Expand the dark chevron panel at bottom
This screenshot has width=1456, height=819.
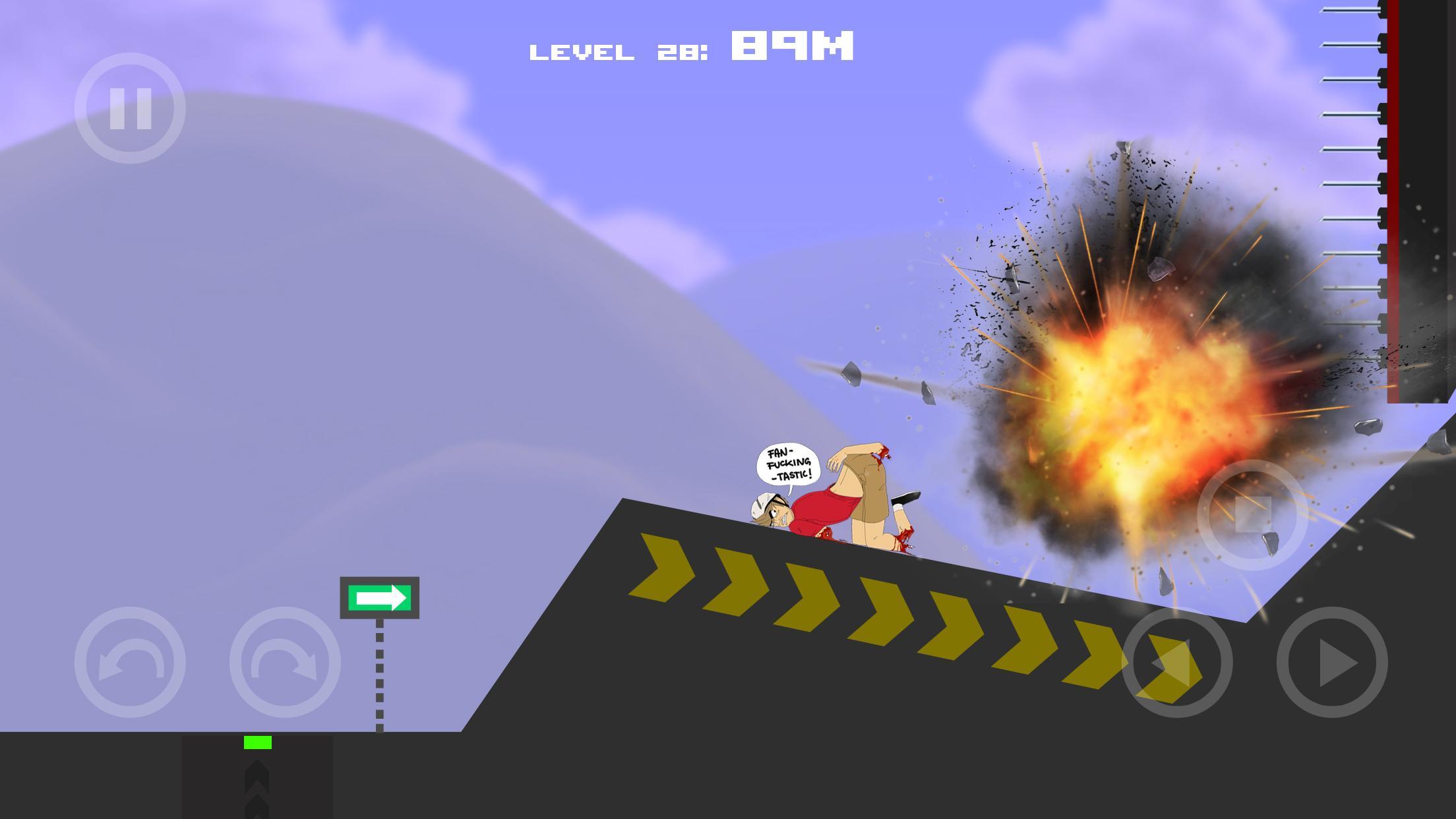click(257, 781)
